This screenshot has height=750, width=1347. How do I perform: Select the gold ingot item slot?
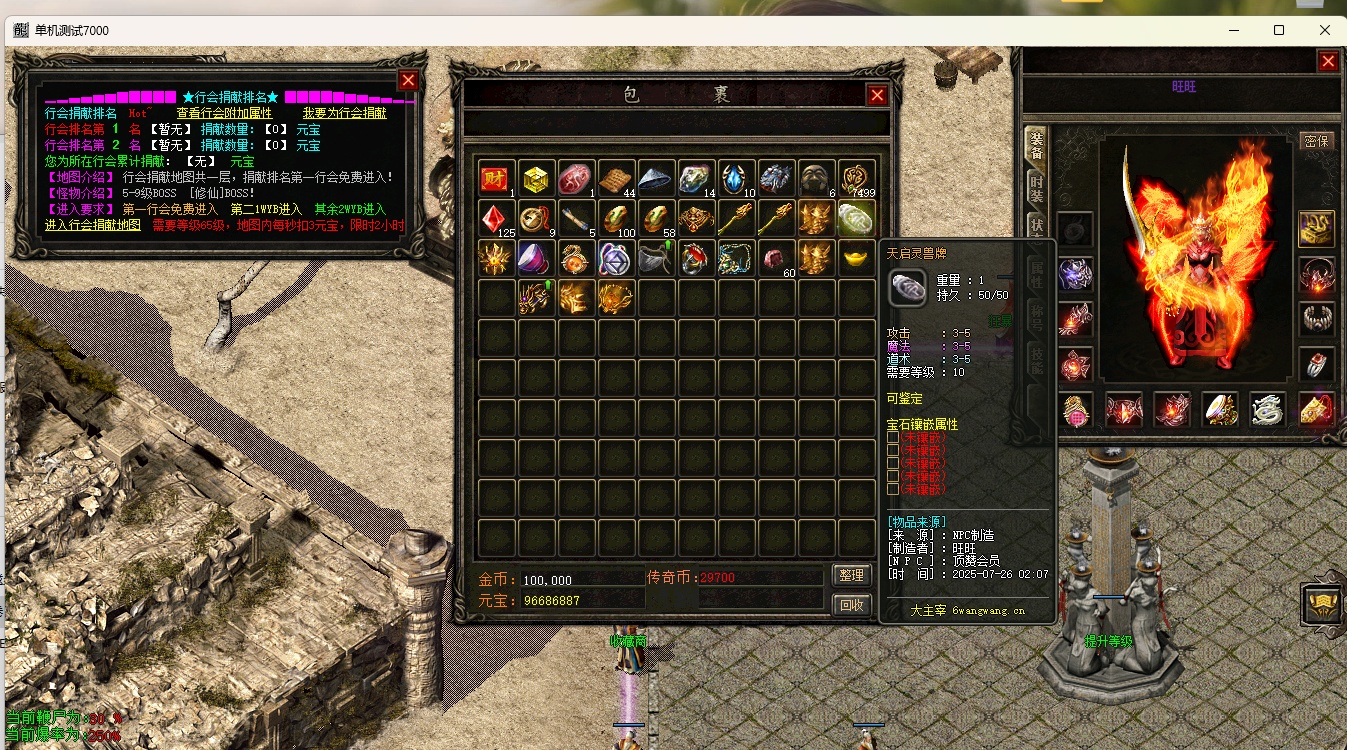point(857,258)
